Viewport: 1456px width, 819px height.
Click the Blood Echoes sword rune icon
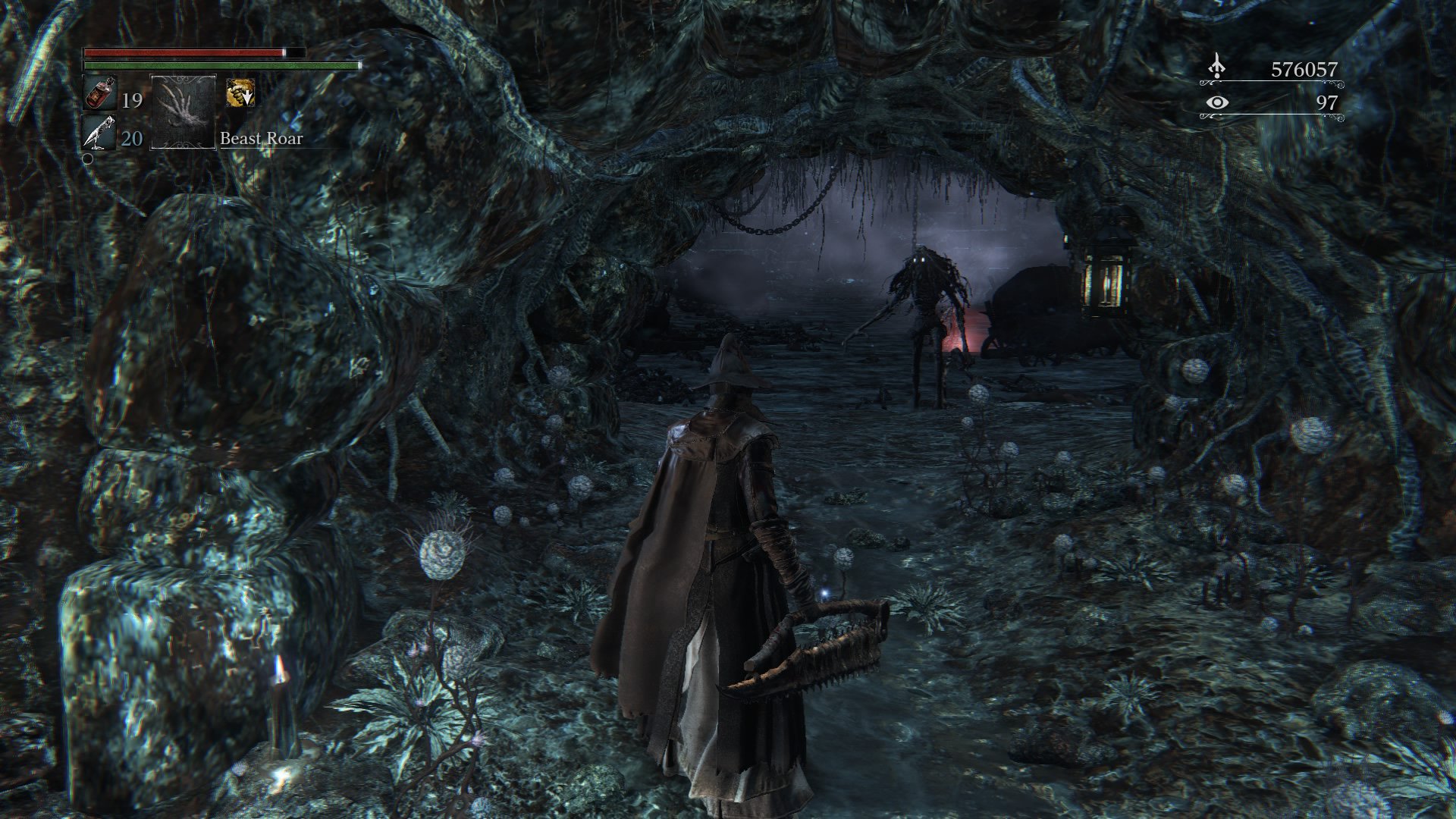pos(1216,67)
